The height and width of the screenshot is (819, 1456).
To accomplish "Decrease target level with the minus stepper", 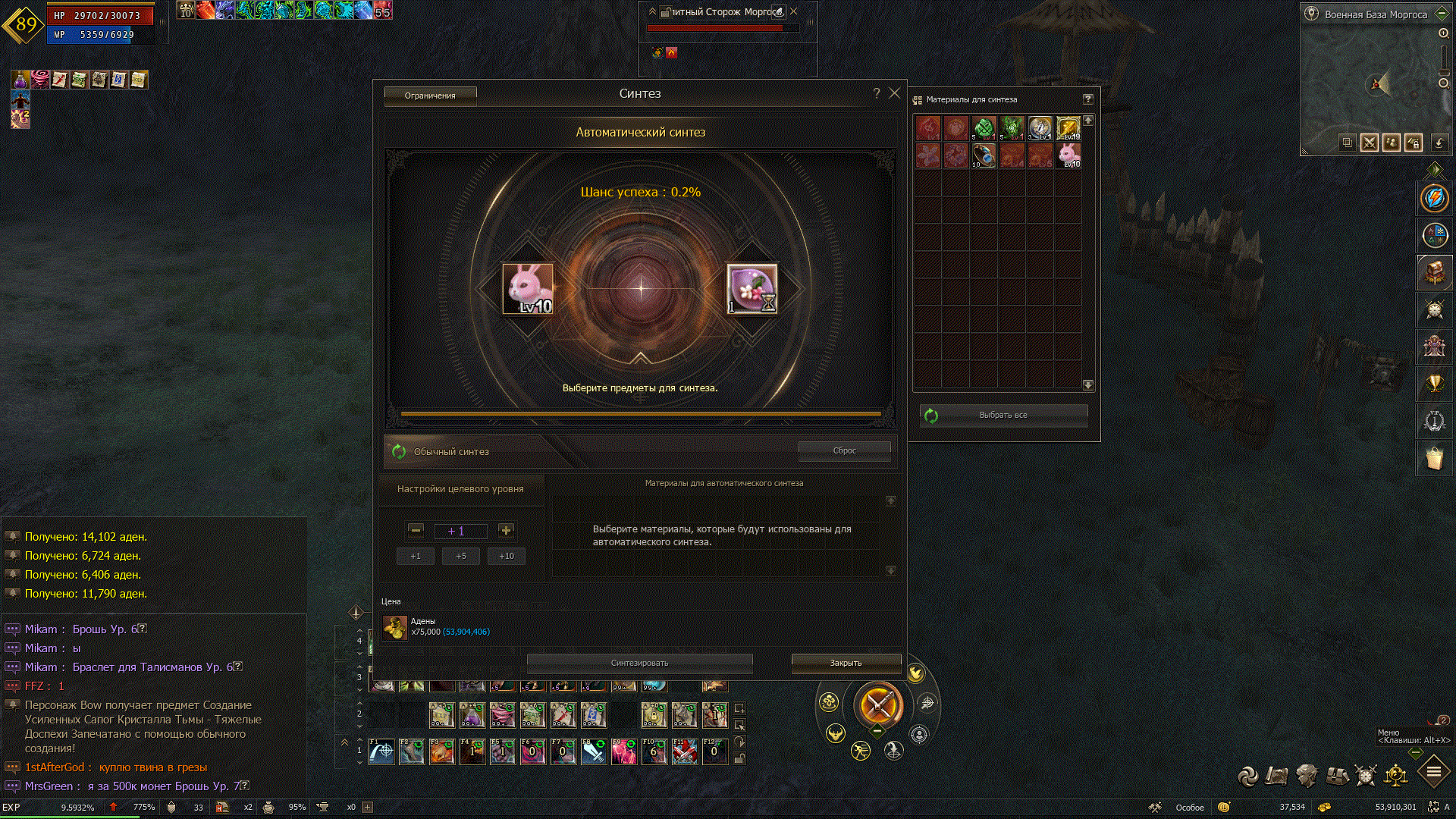I will coord(416,531).
